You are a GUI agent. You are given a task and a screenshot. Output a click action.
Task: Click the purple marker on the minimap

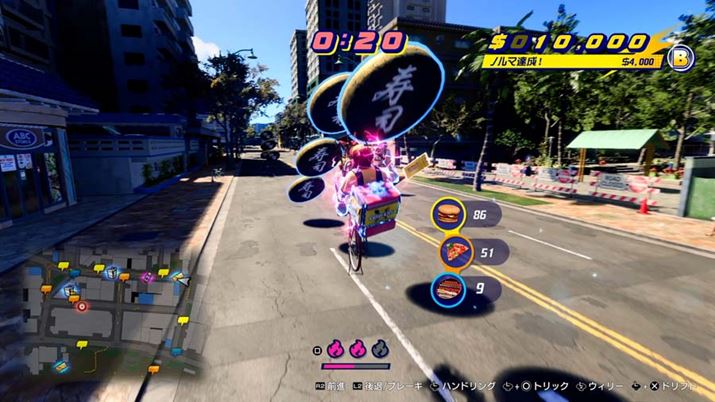click(x=147, y=277)
